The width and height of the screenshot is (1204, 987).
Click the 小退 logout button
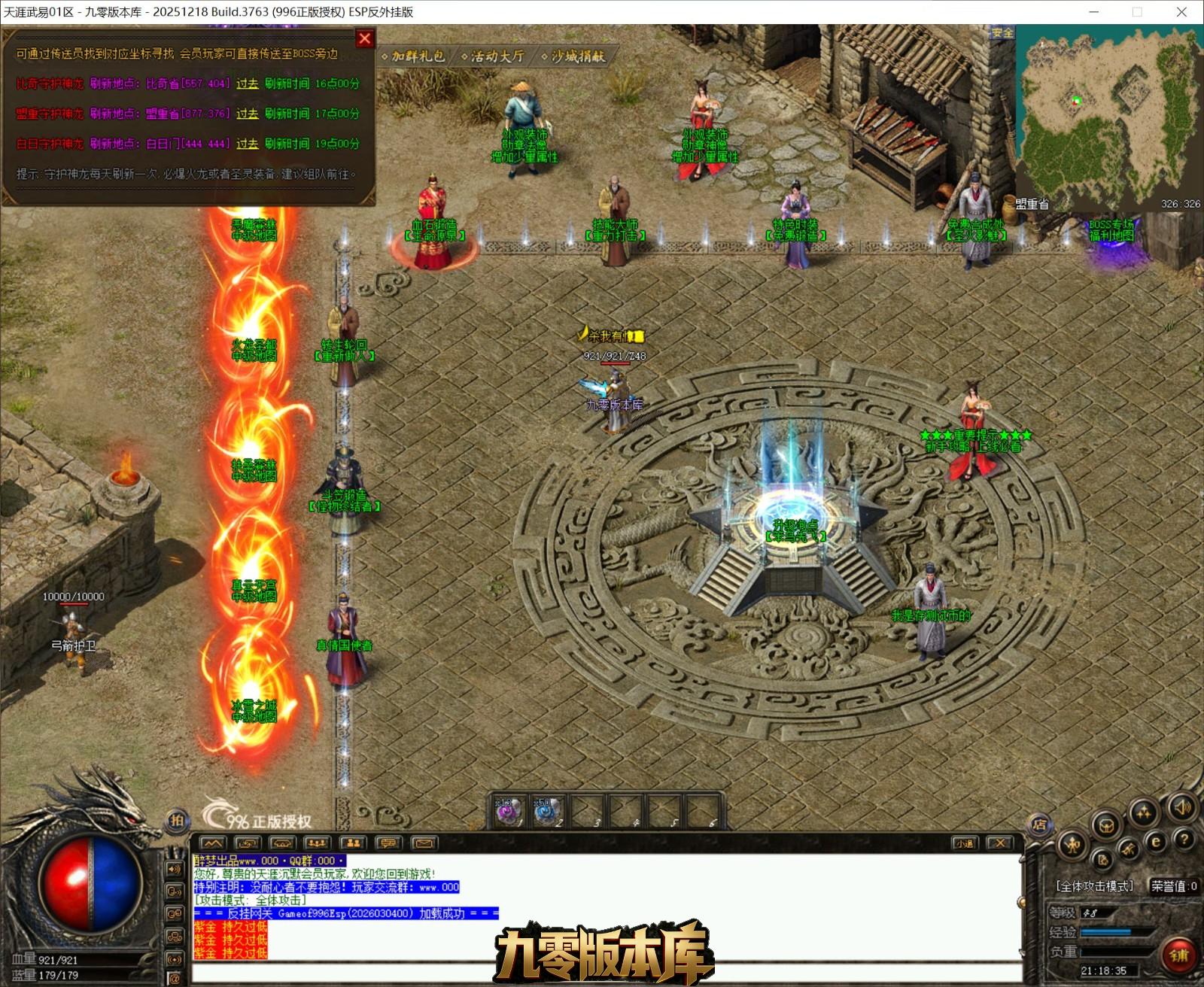click(x=965, y=843)
